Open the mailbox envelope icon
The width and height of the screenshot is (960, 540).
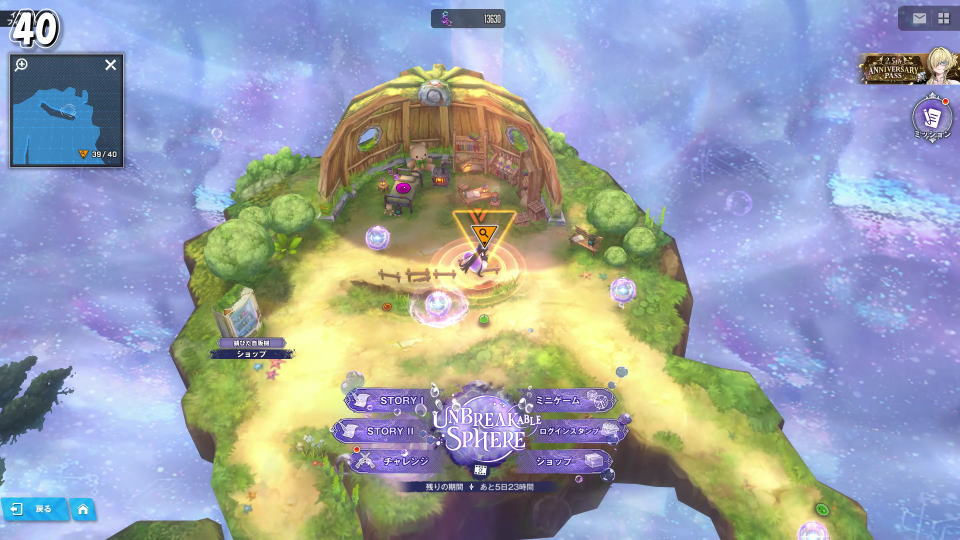coord(918,18)
